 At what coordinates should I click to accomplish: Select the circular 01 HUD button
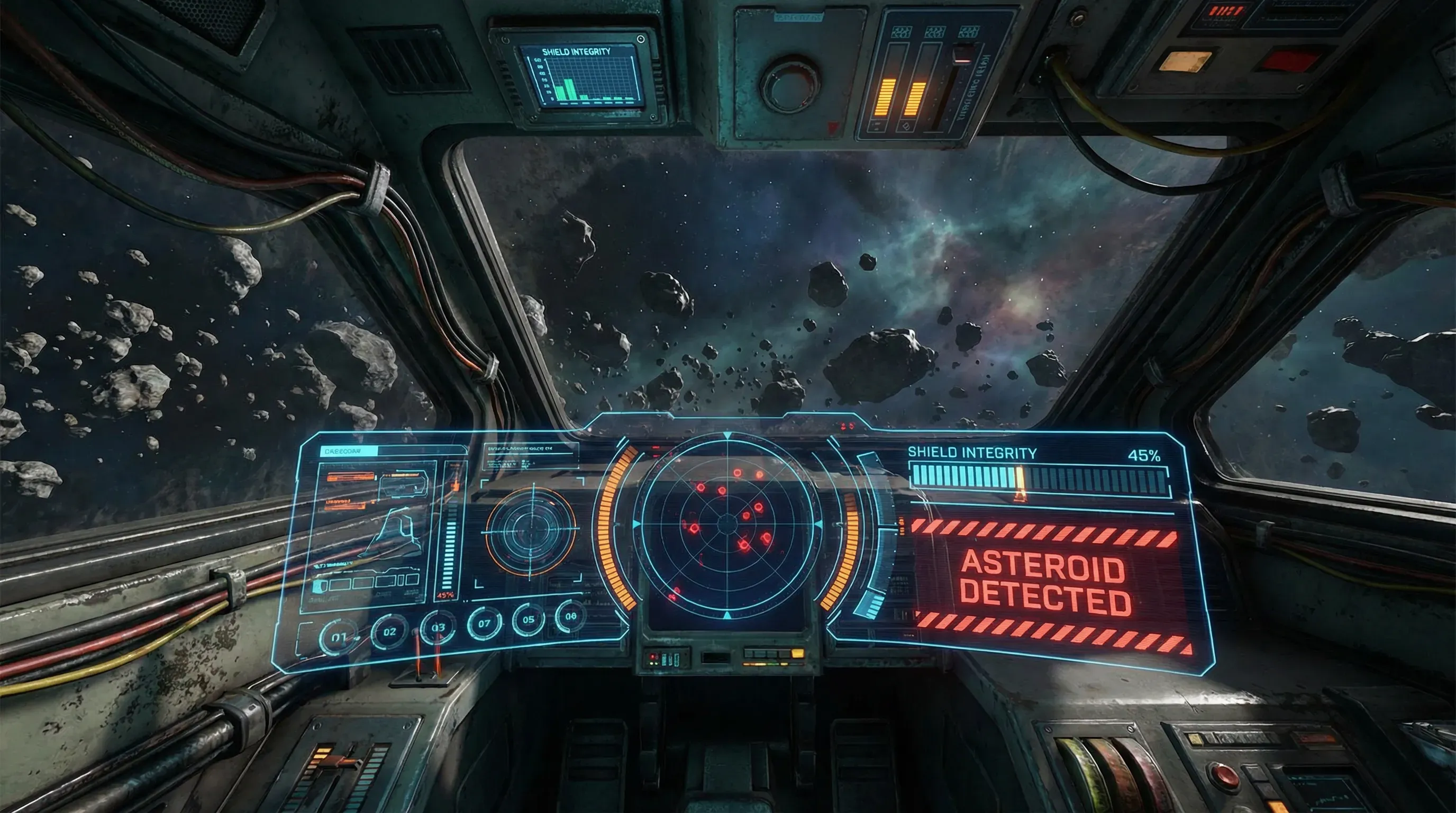pos(338,637)
